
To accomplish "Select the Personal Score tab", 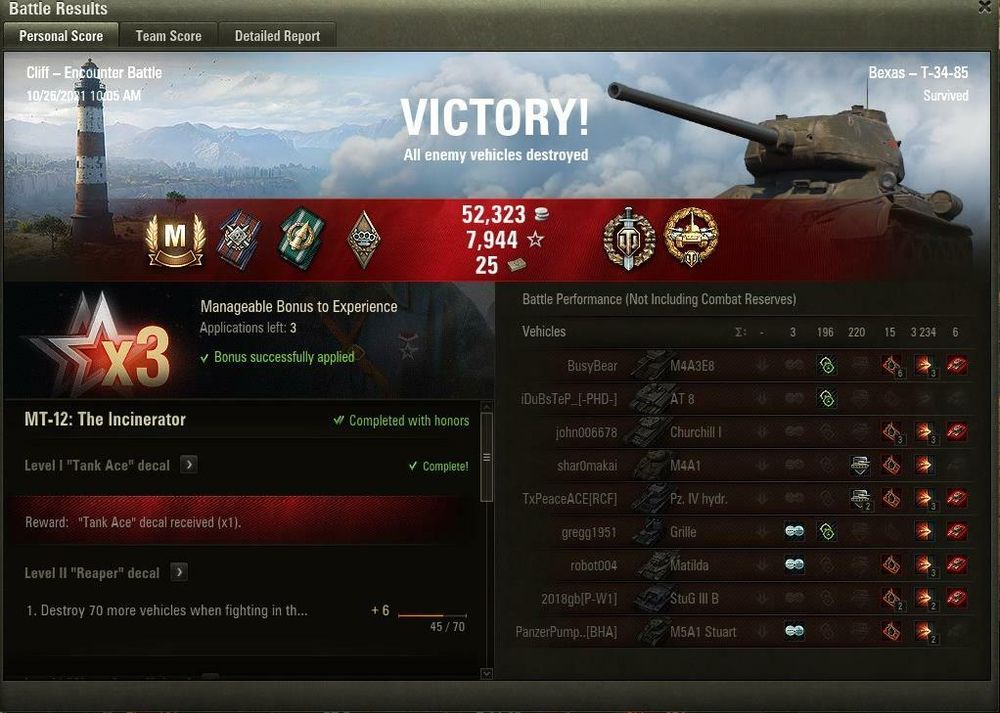I will [x=61, y=36].
